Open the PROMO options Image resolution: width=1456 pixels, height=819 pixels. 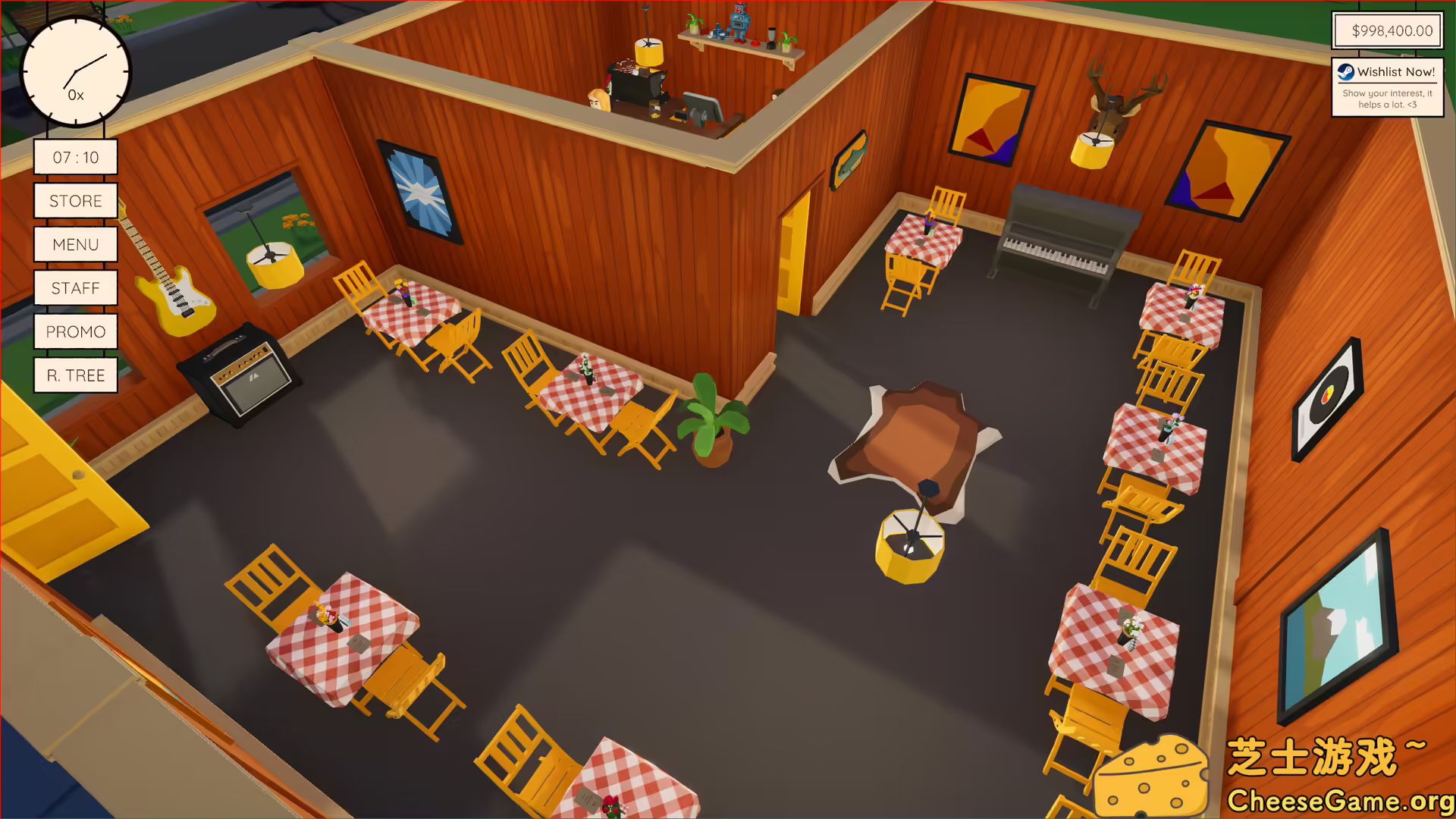click(75, 331)
